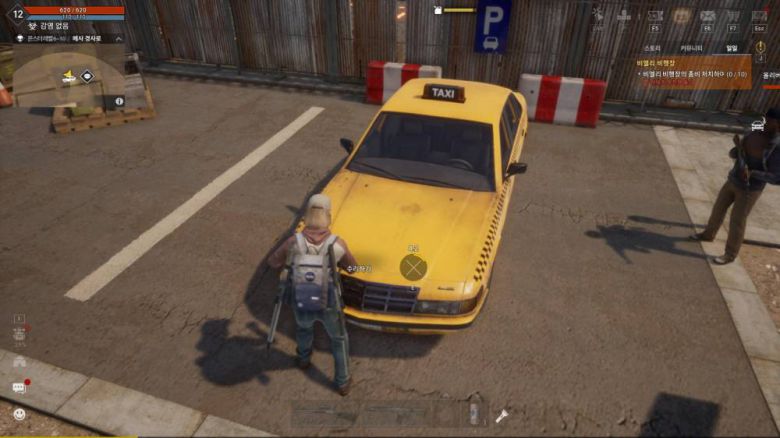
Task: Click the crossed-circle vehicle interaction icon
Action: click(413, 267)
